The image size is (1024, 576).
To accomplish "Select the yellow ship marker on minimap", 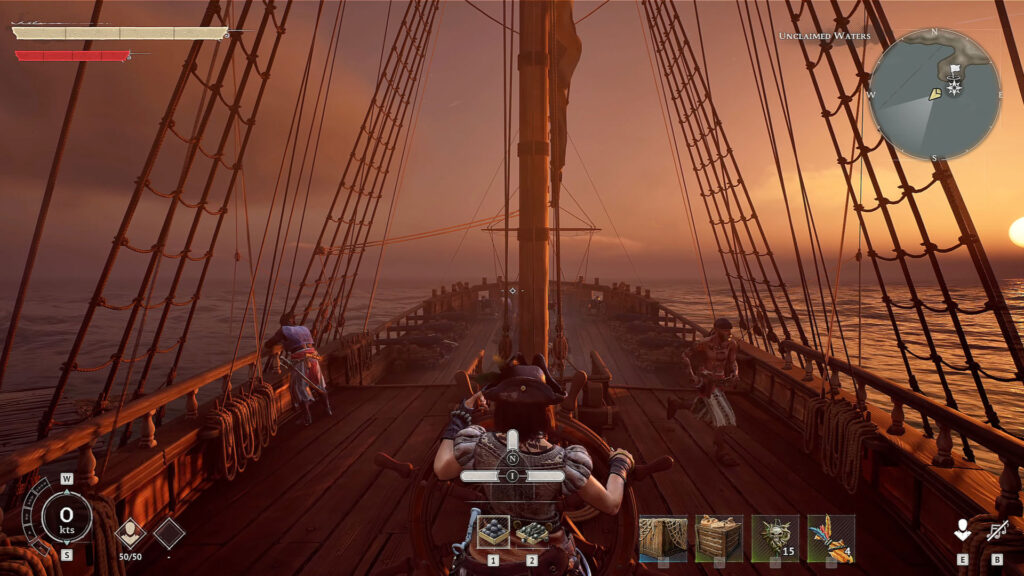I will 934,94.
